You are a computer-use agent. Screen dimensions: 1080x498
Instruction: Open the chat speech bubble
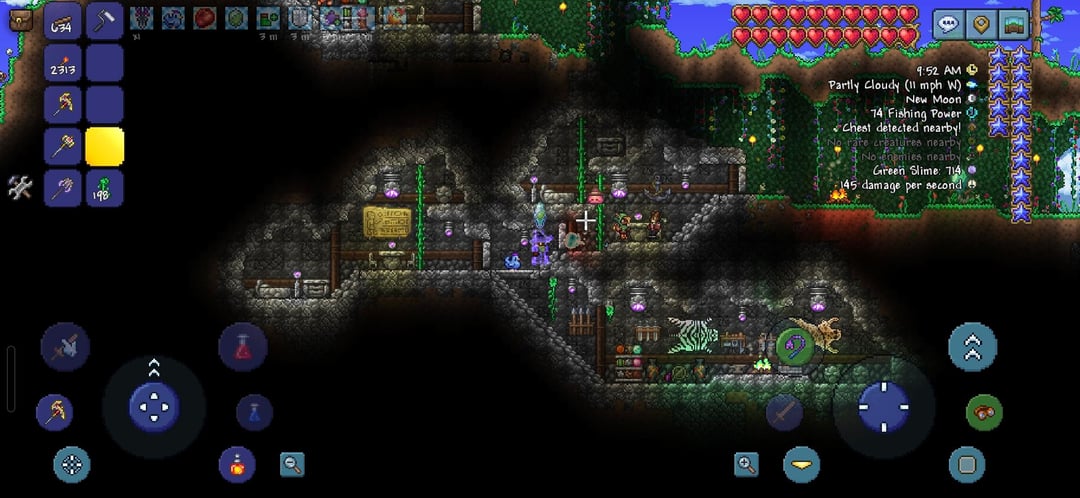coord(949,24)
